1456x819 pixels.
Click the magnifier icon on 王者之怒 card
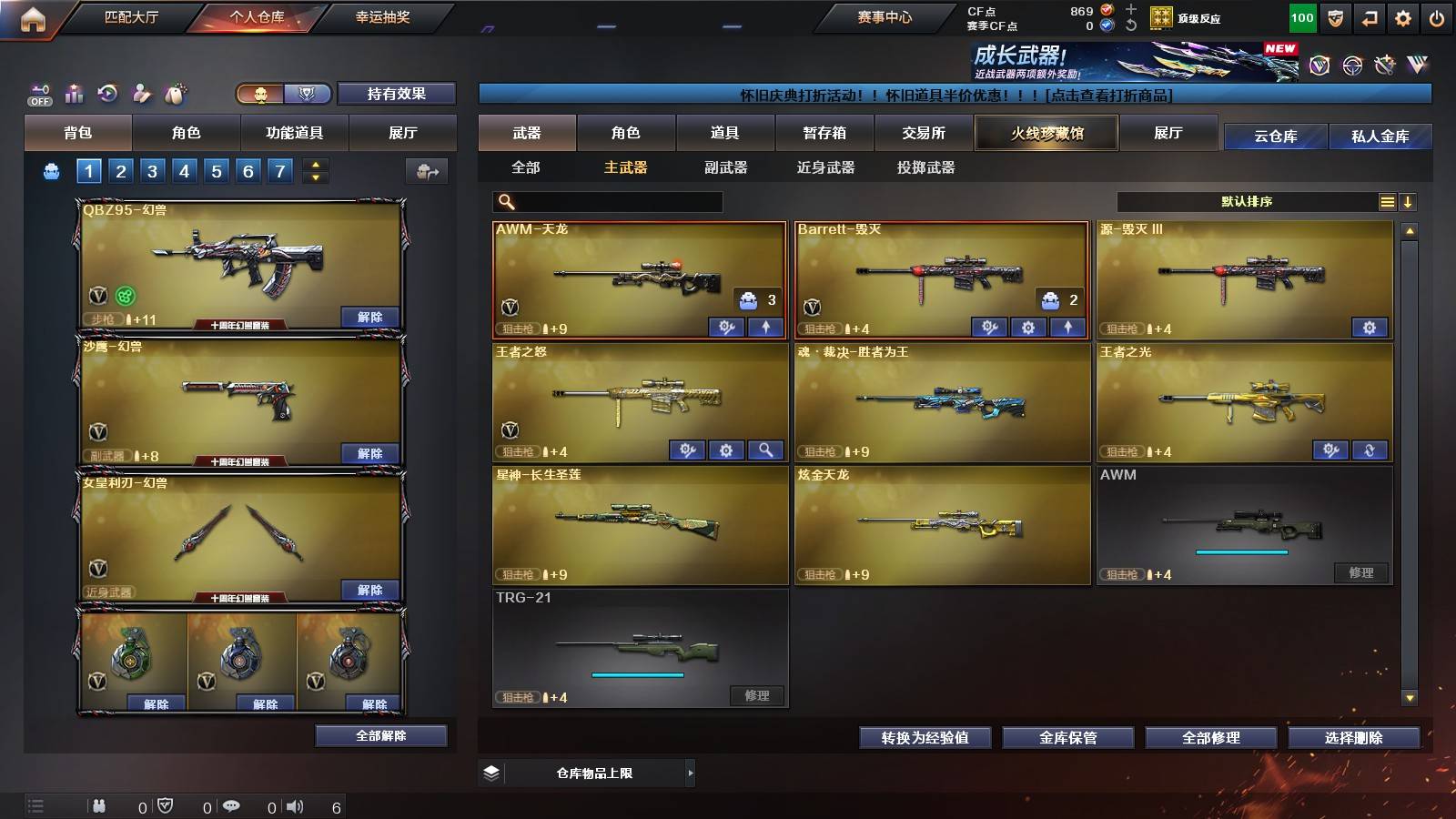click(766, 450)
